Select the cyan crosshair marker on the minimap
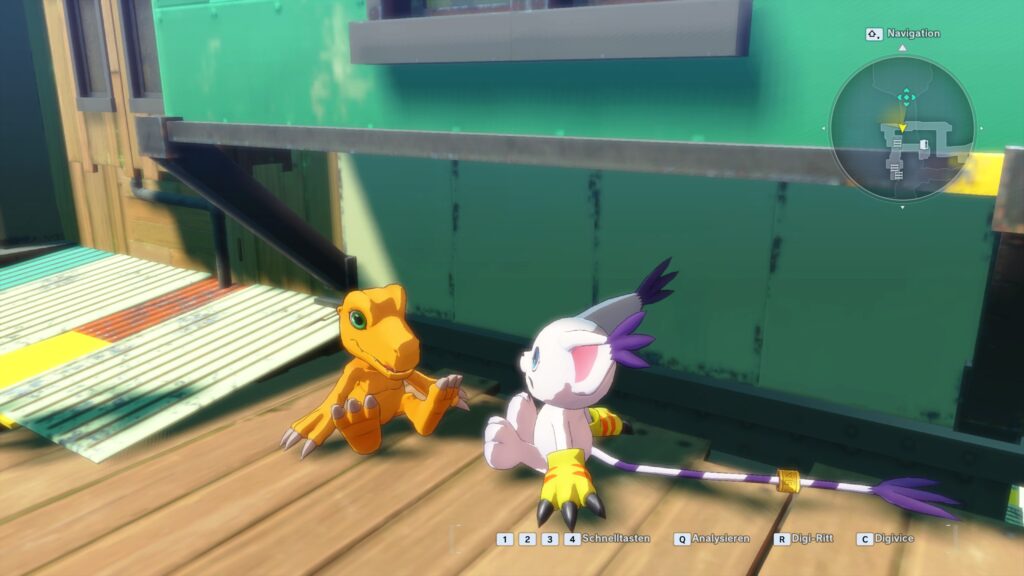The height and width of the screenshot is (576, 1024). (905, 97)
